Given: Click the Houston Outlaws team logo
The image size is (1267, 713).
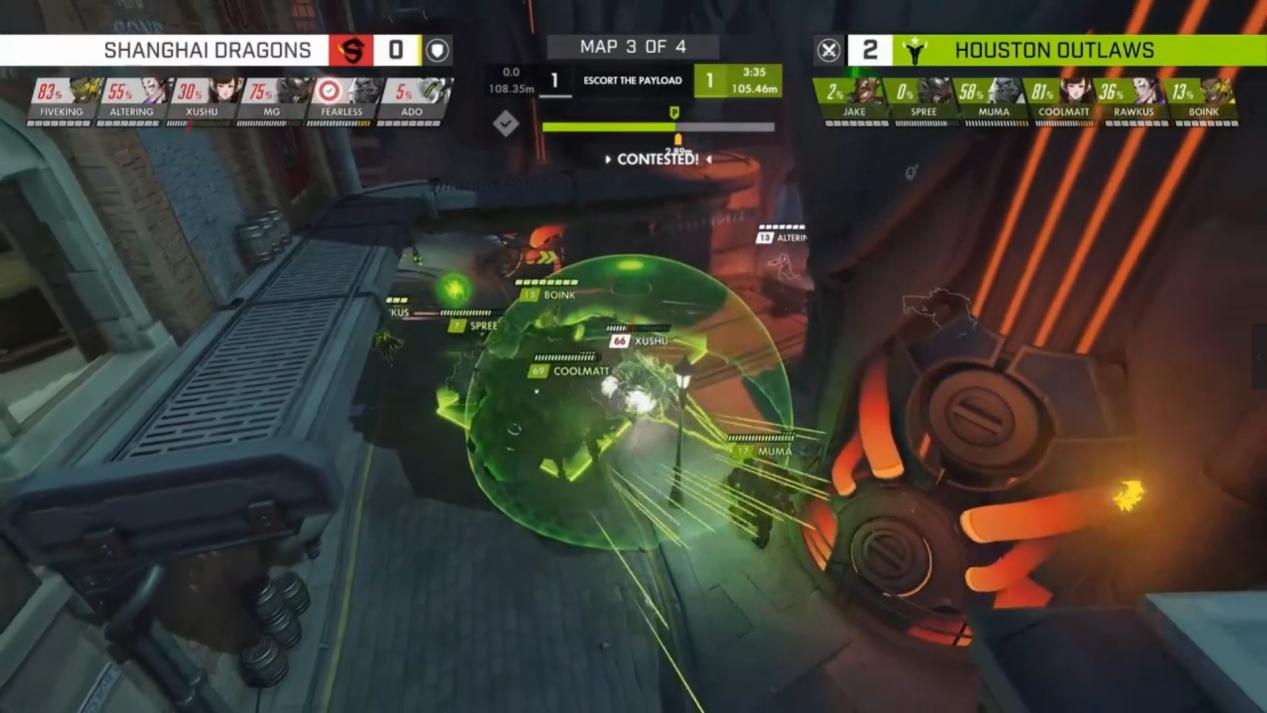Looking at the screenshot, I should pos(914,50).
